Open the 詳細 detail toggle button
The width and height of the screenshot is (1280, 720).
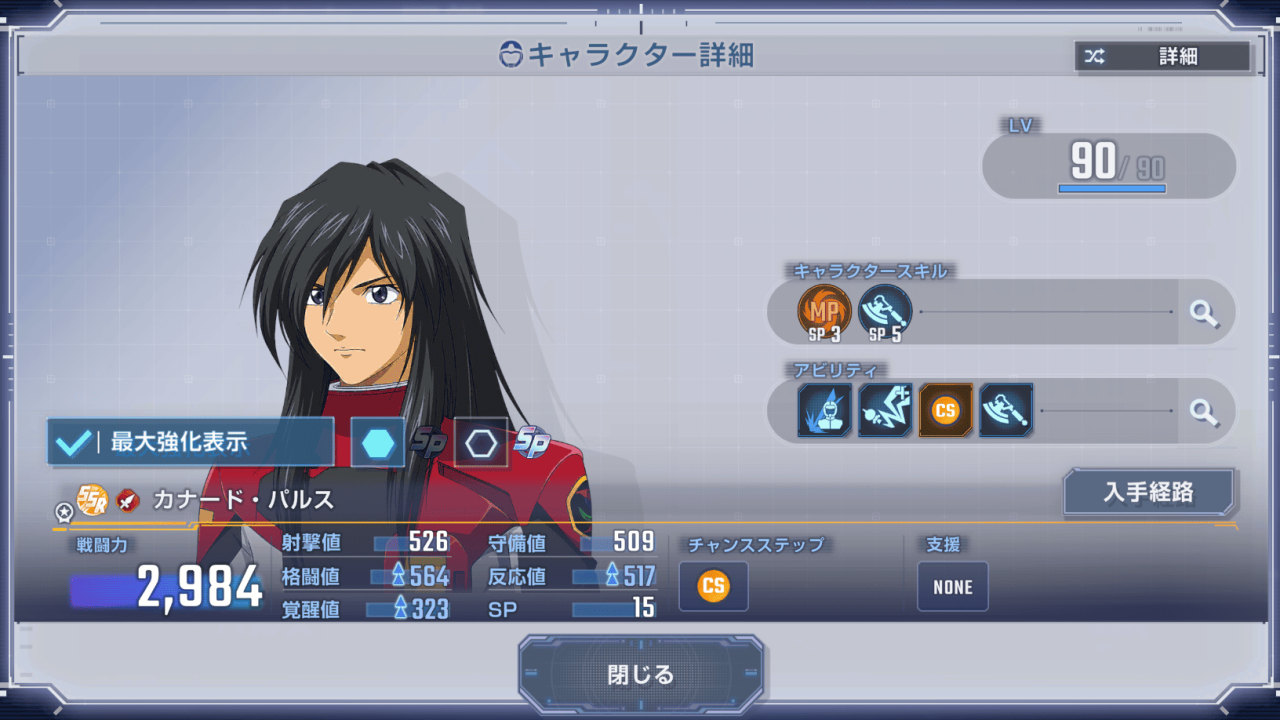point(1162,57)
